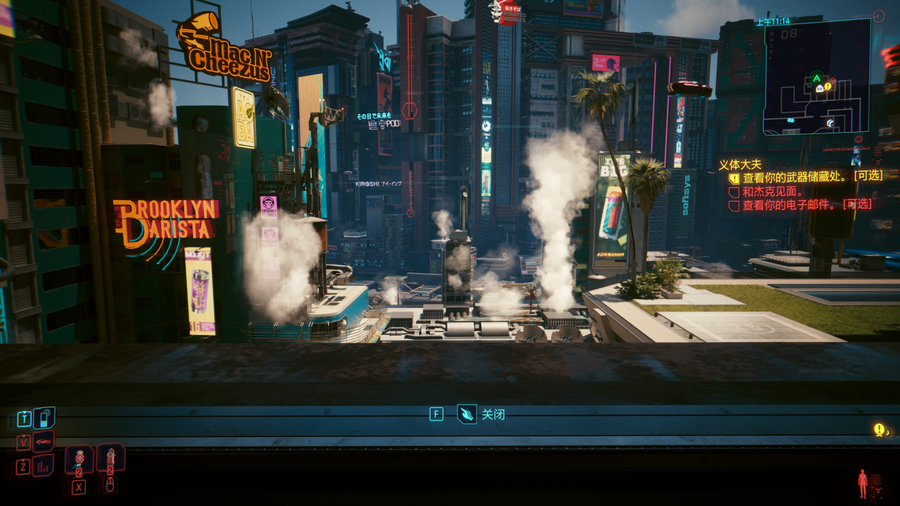
Task: Select the grenade gadget slot
Action: (x=79, y=459)
